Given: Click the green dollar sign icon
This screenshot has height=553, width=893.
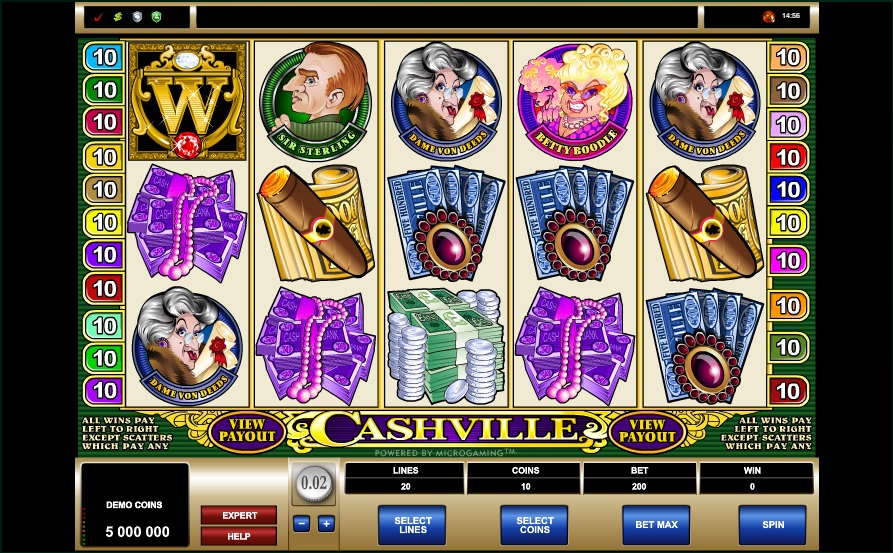Looking at the screenshot, I should pyautogui.click(x=117, y=17).
